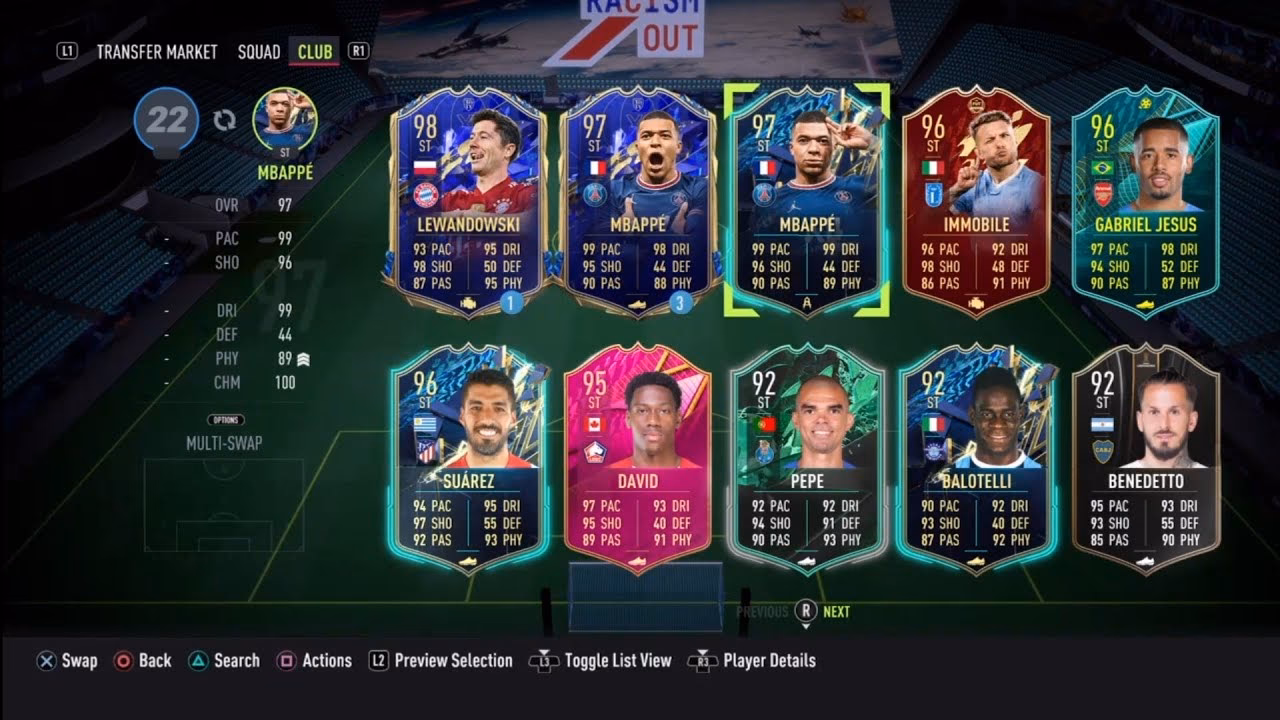
Task: Open the Squad tab
Action: pyautogui.click(x=257, y=52)
